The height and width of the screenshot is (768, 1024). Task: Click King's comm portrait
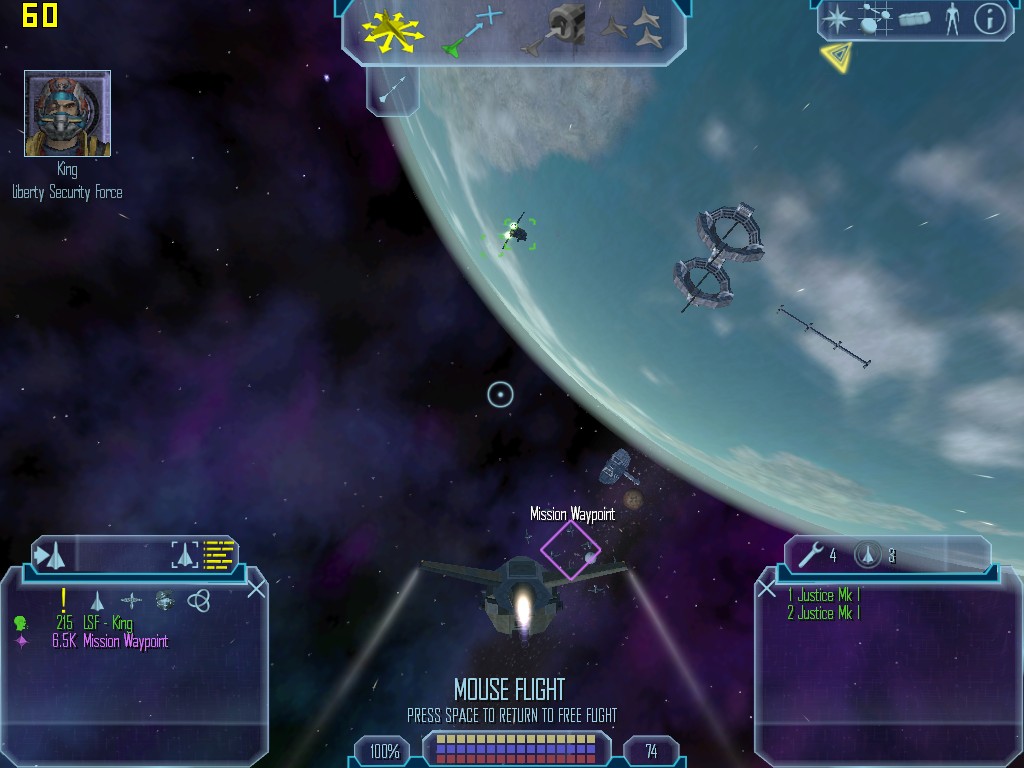tap(67, 113)
